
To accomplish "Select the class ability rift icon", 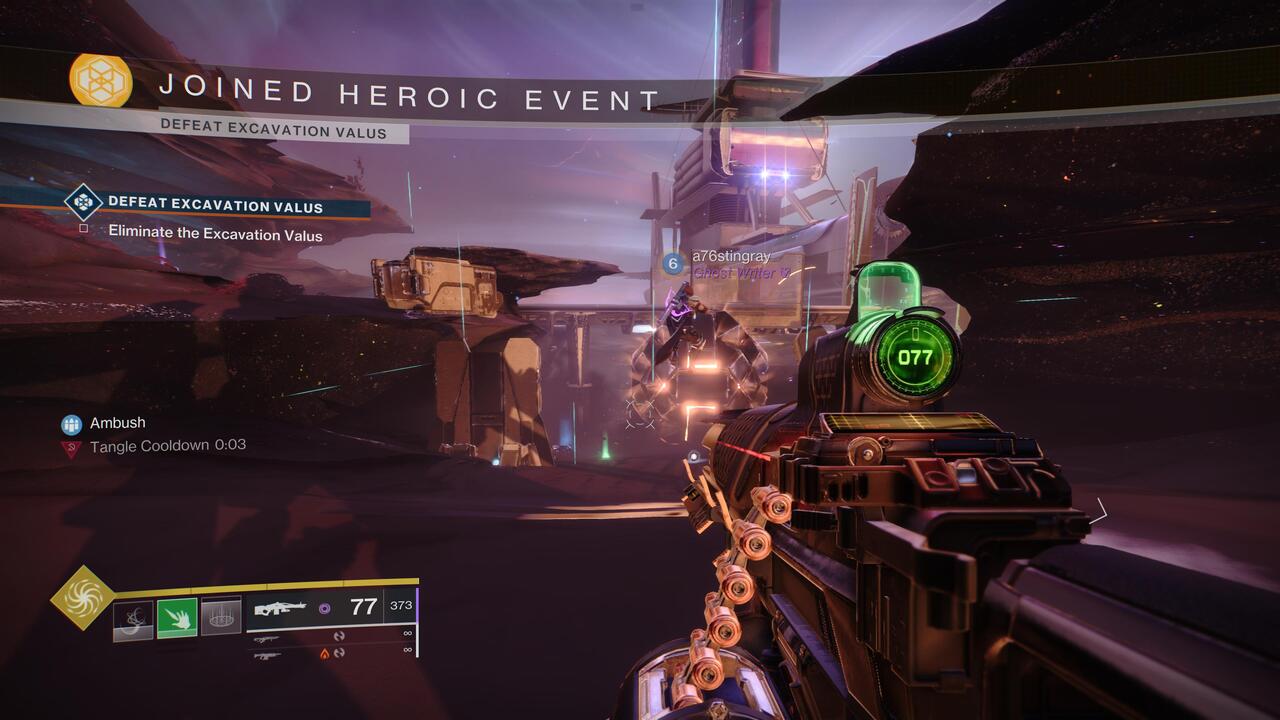I will click(221, 618).
